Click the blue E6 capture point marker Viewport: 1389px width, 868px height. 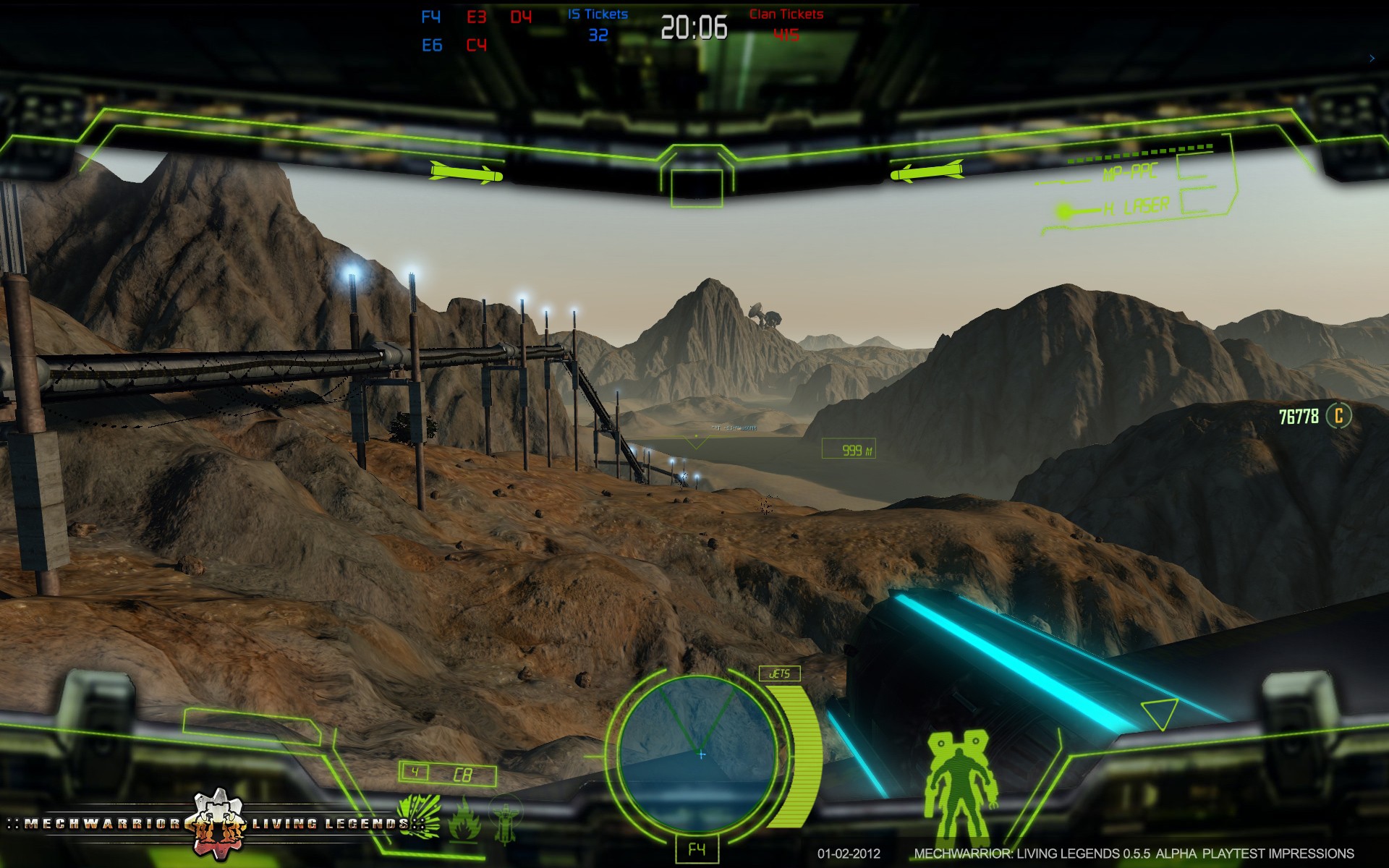point(432,46)
